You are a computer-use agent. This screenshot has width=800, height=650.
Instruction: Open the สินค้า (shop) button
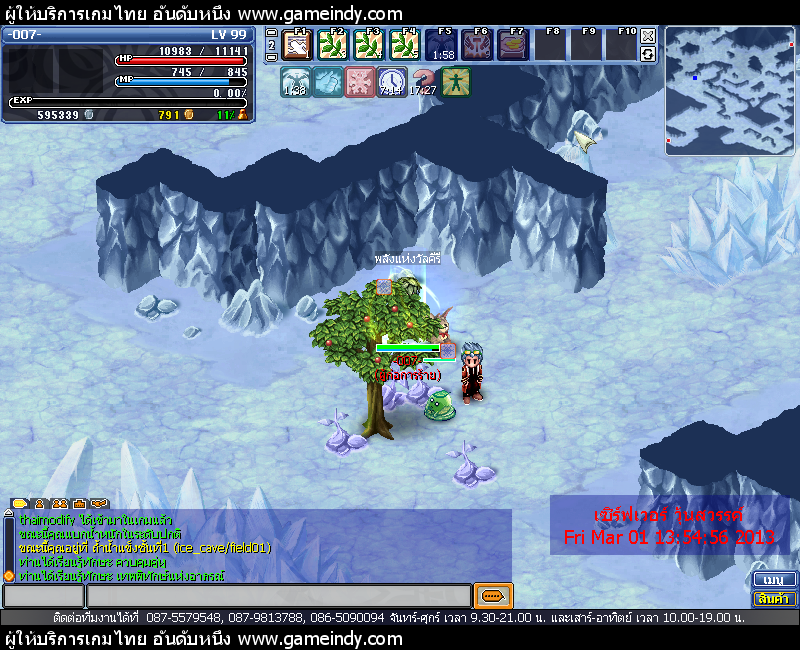click(x=772, y=598)
